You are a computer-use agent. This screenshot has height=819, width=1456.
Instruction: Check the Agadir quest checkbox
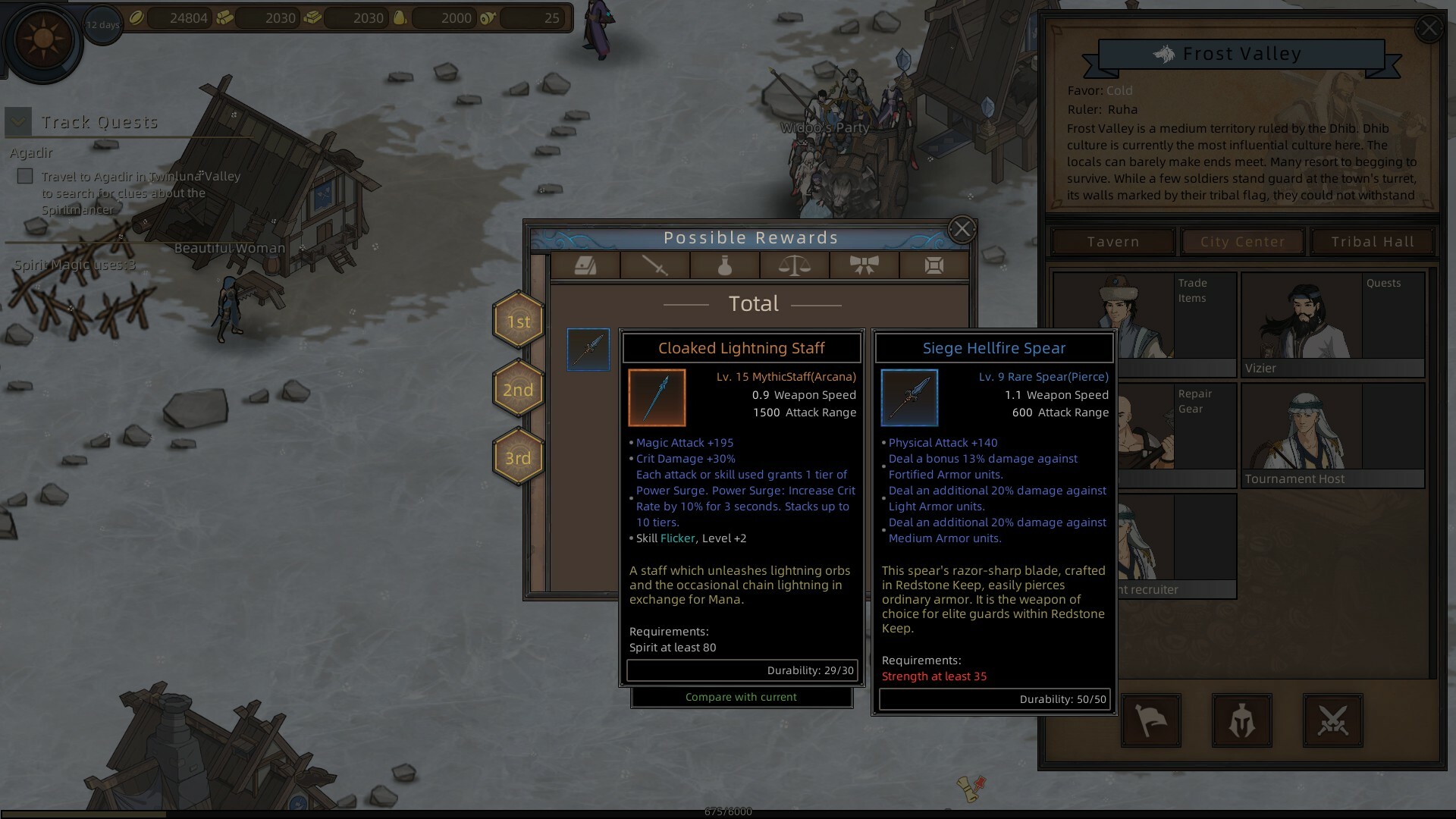click(x=25, y=176)
